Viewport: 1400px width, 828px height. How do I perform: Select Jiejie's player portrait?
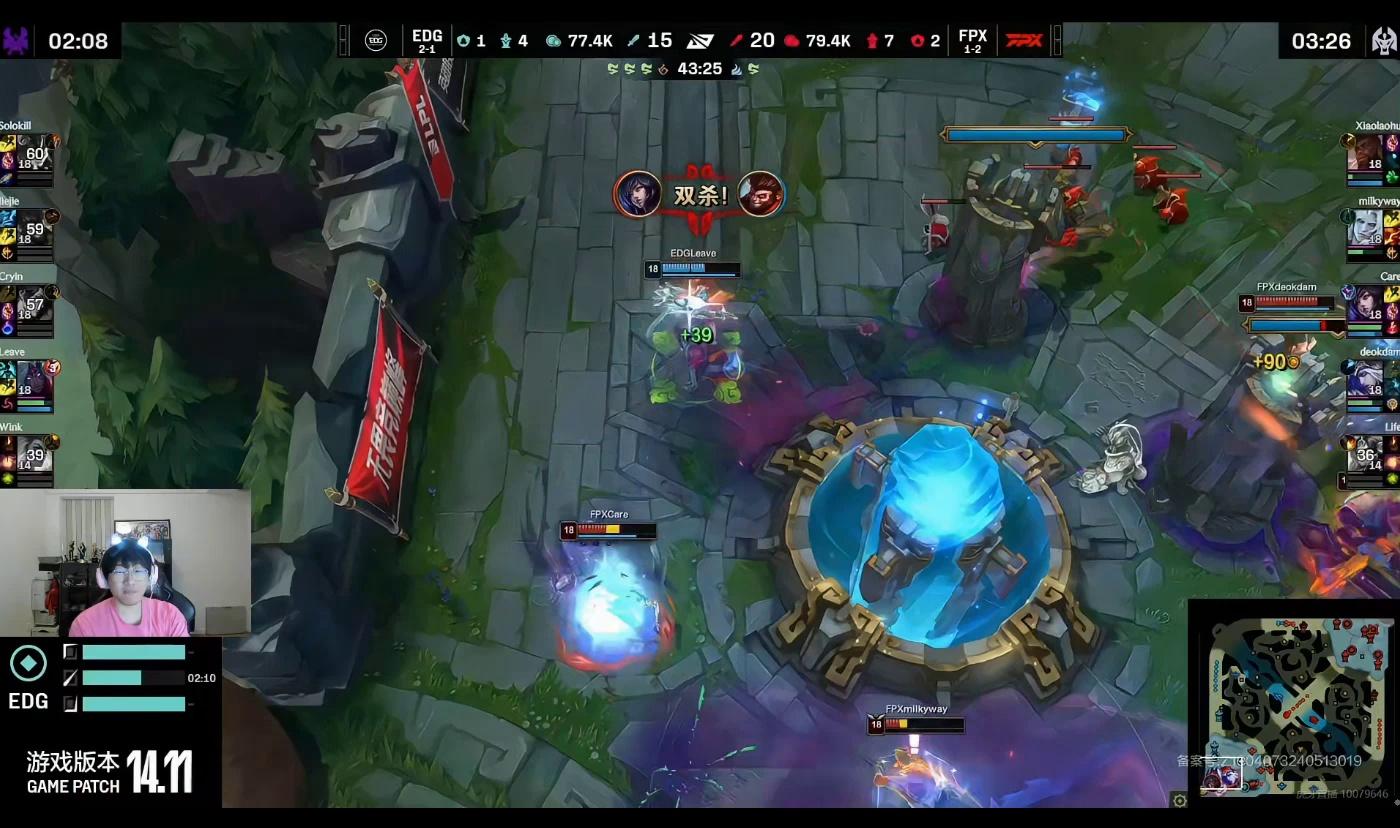pyautogui.click(x=35, y=229)
